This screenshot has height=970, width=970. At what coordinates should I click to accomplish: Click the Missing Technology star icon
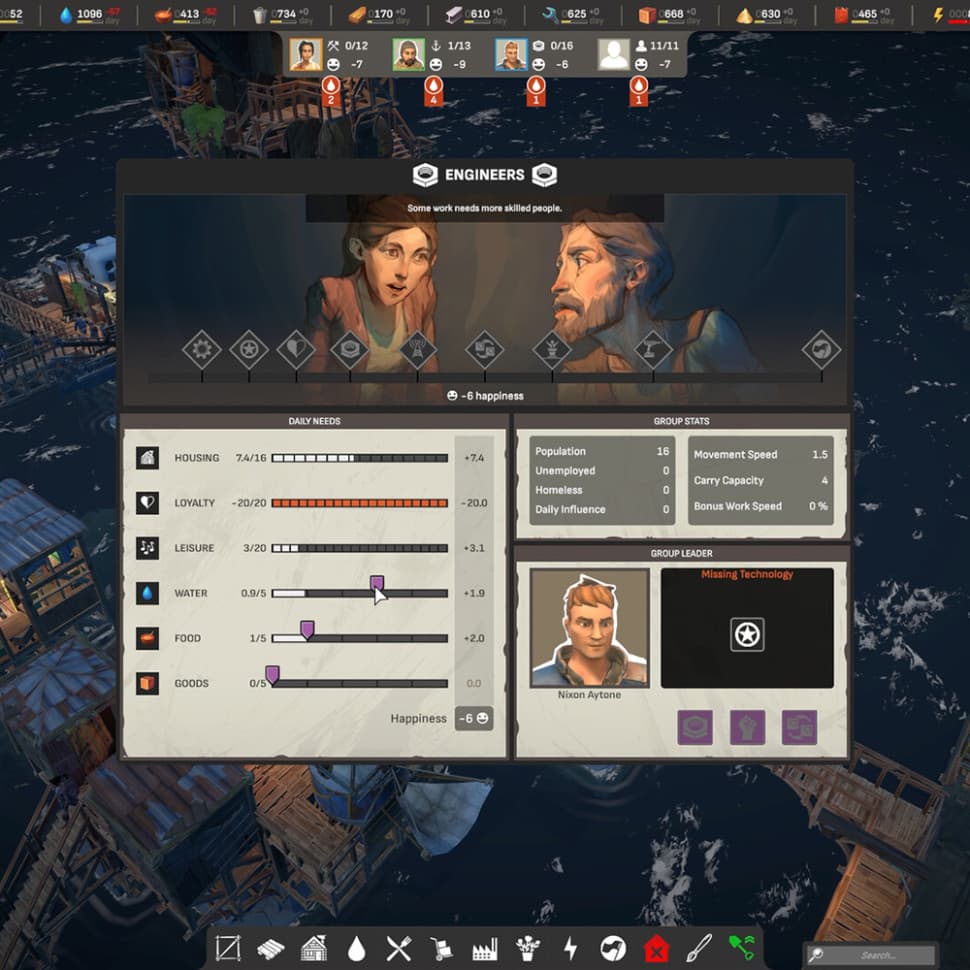(747, 634)
